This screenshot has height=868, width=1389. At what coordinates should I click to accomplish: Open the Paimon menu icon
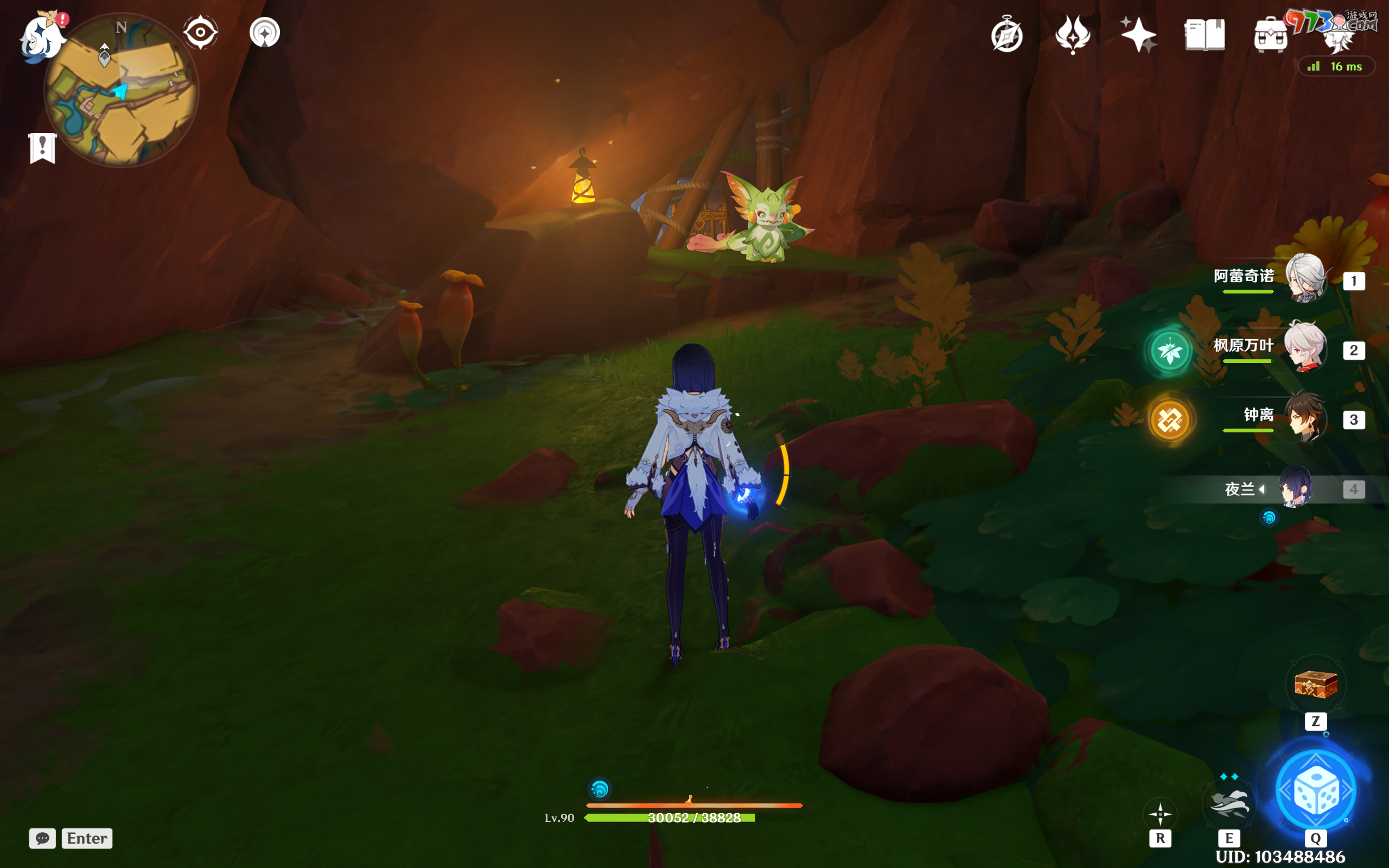click(x=41, y=38)
